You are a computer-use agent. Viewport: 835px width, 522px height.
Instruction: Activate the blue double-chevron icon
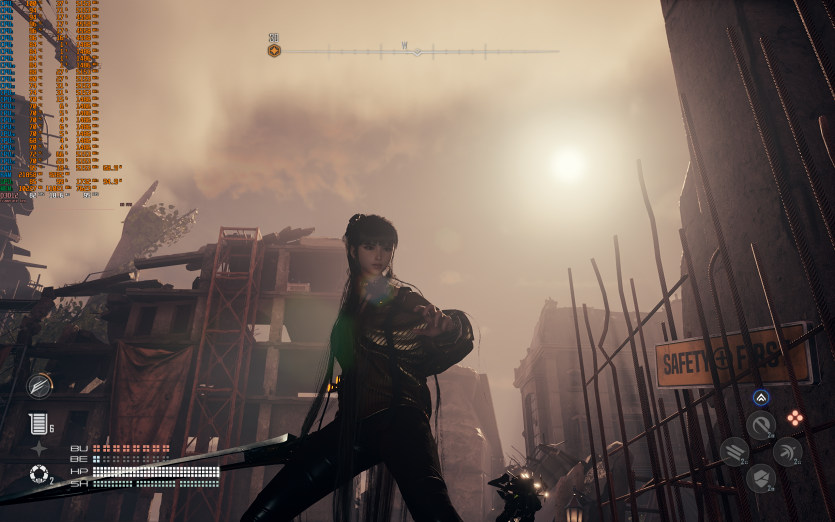(x=761, y=397)
